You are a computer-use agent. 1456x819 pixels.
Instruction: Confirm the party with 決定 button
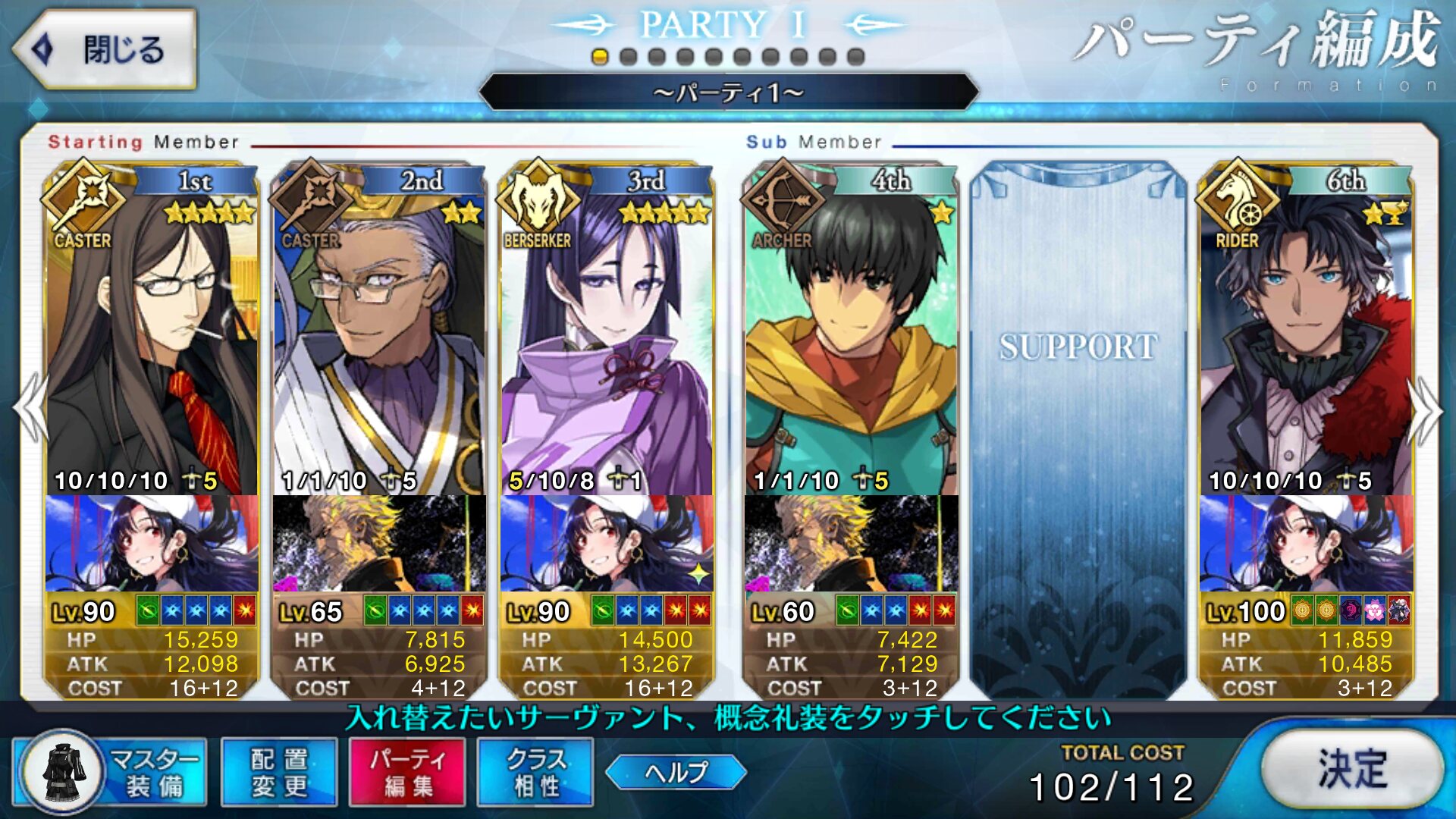[x=1351, y=770]
